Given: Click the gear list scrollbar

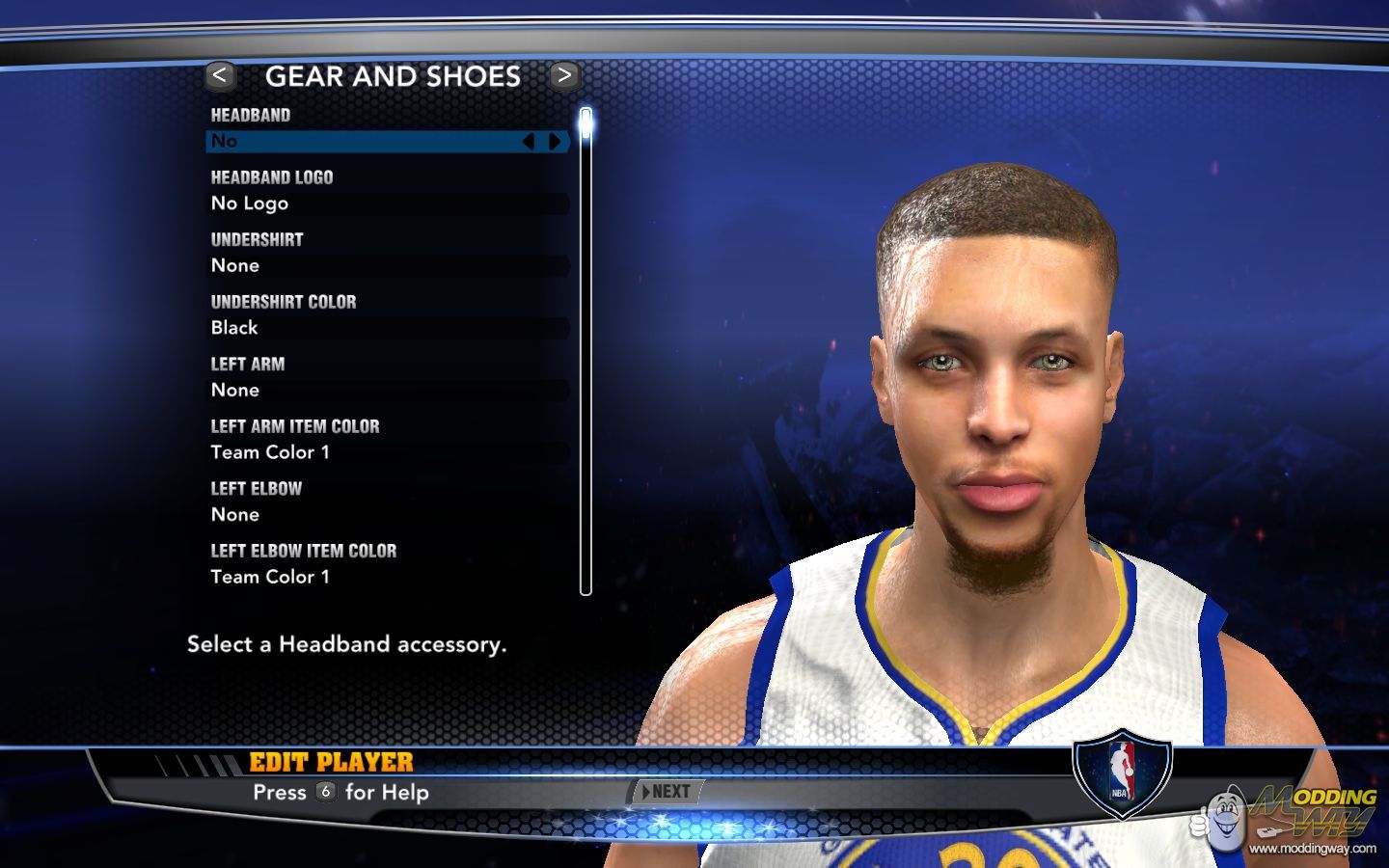Looking at the screenshot, I should pyautogui.click(x=586, y=352).
